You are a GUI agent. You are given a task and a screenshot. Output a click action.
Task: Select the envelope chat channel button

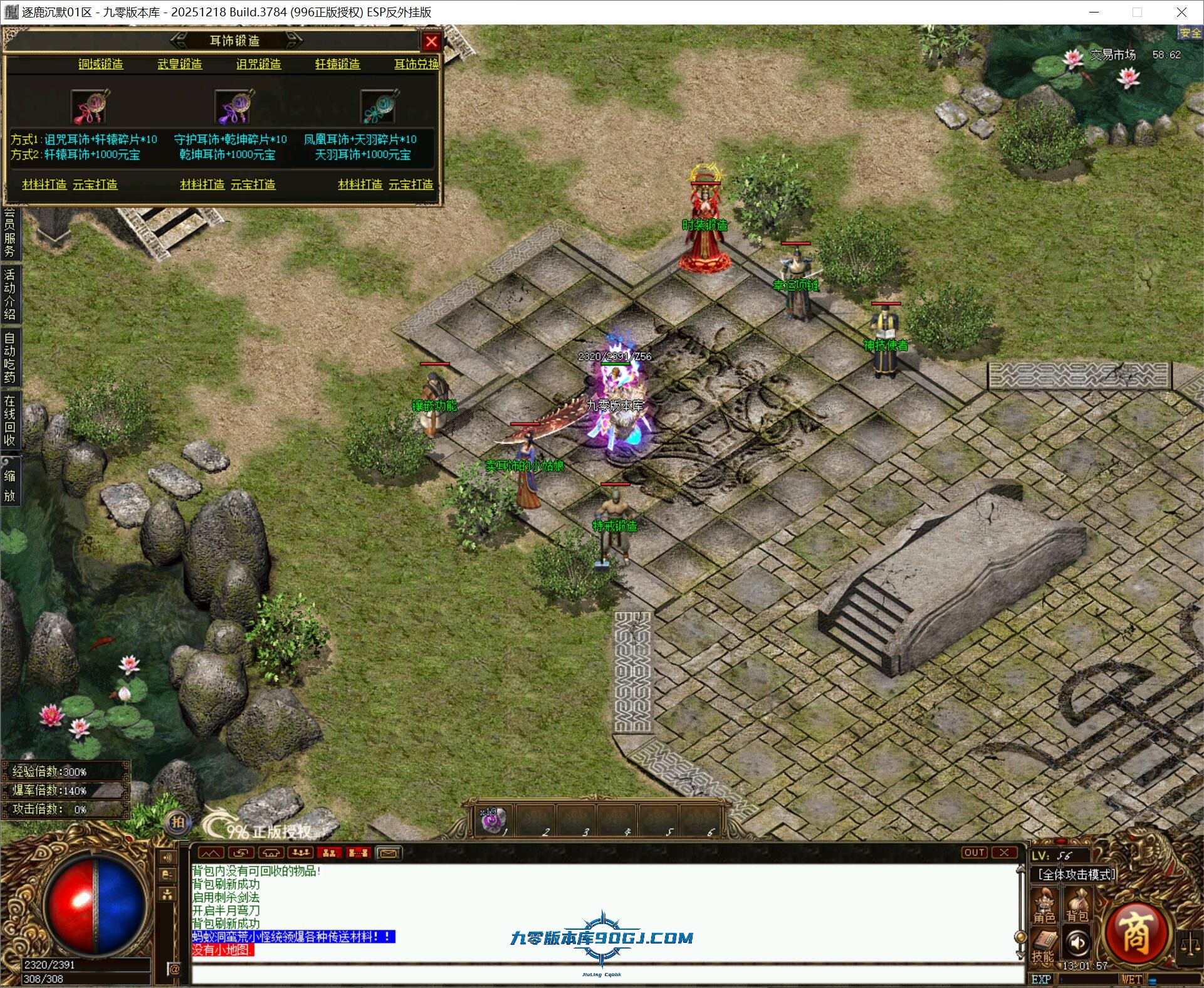pyautogui.click(x=388, y=853)
